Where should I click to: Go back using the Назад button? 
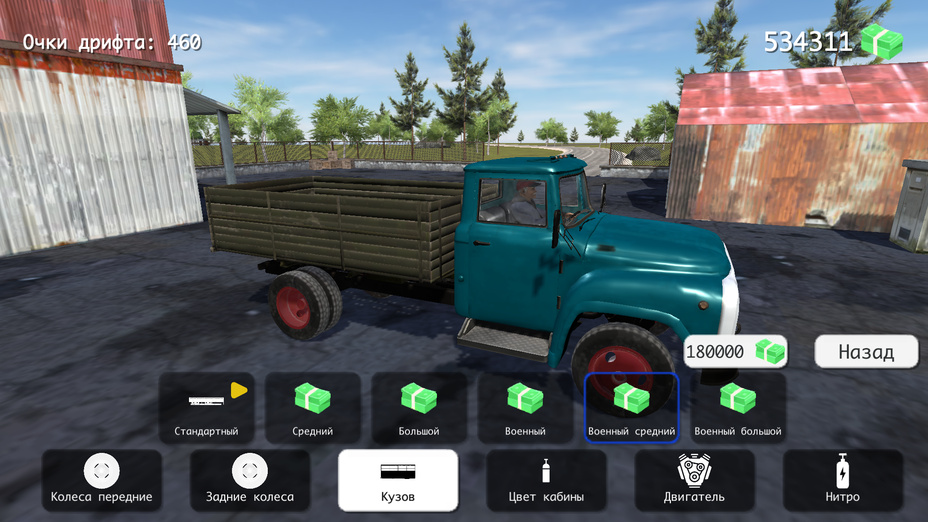click(x=866, y=352)
